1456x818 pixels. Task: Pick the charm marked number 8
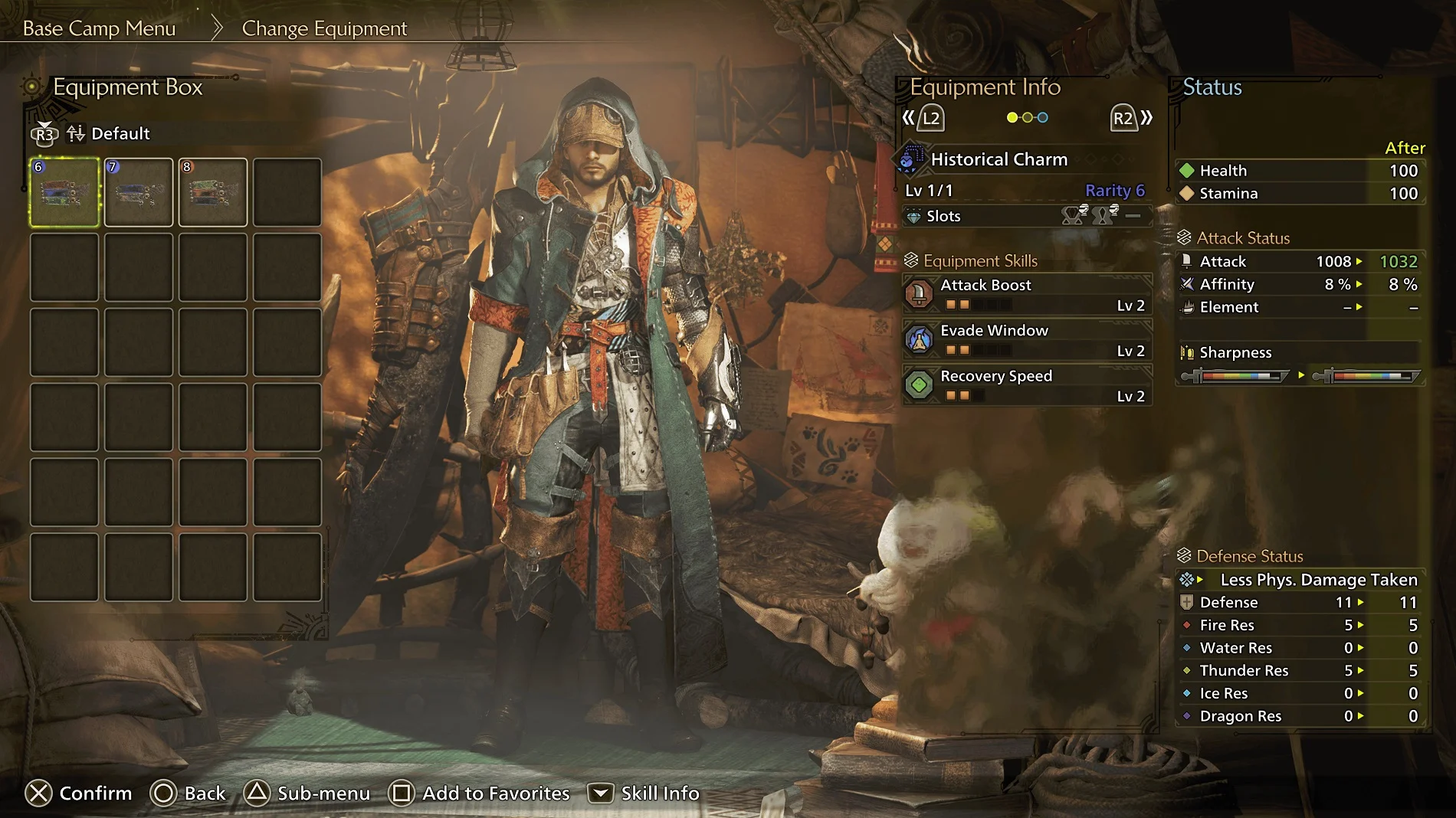[213, 192]
